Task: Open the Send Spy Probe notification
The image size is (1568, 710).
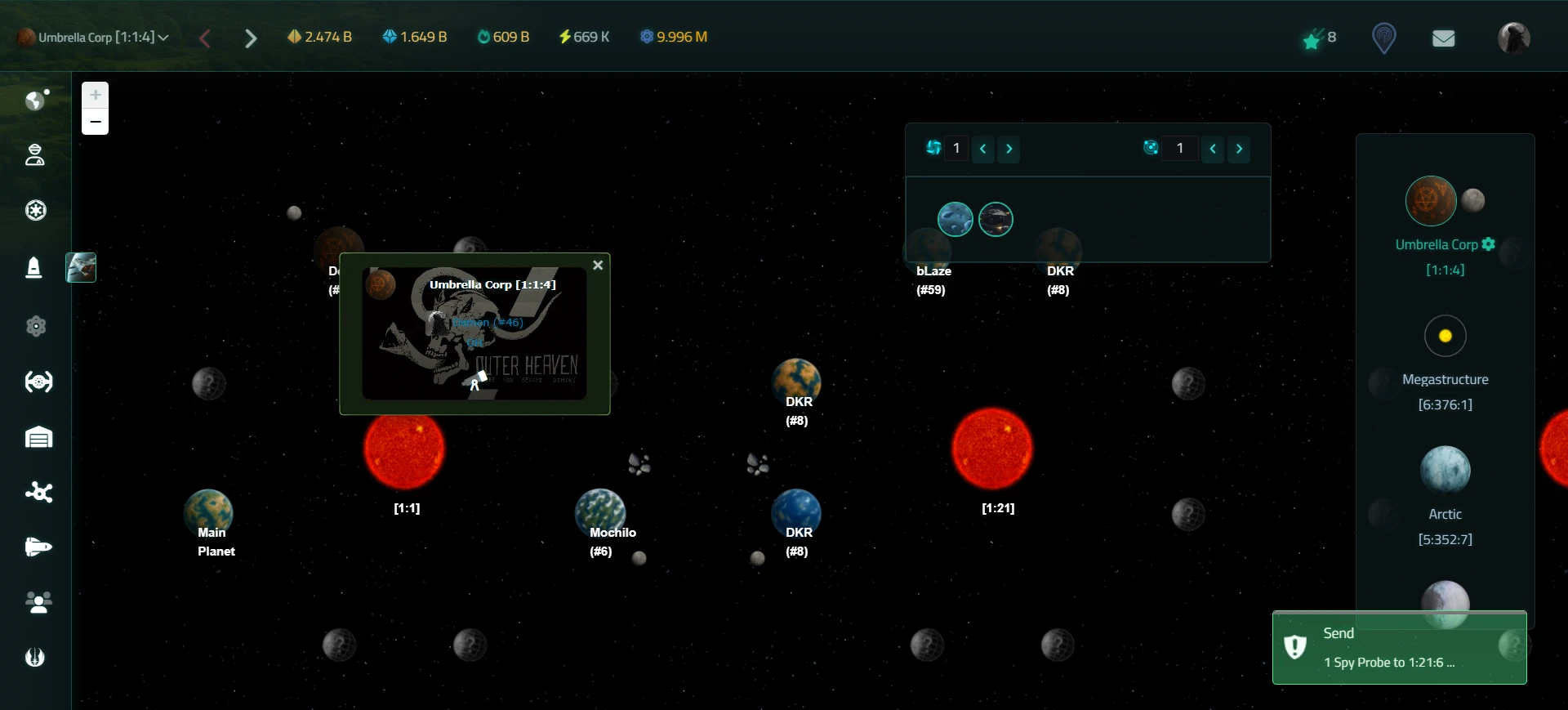Action: (1399, 648)
